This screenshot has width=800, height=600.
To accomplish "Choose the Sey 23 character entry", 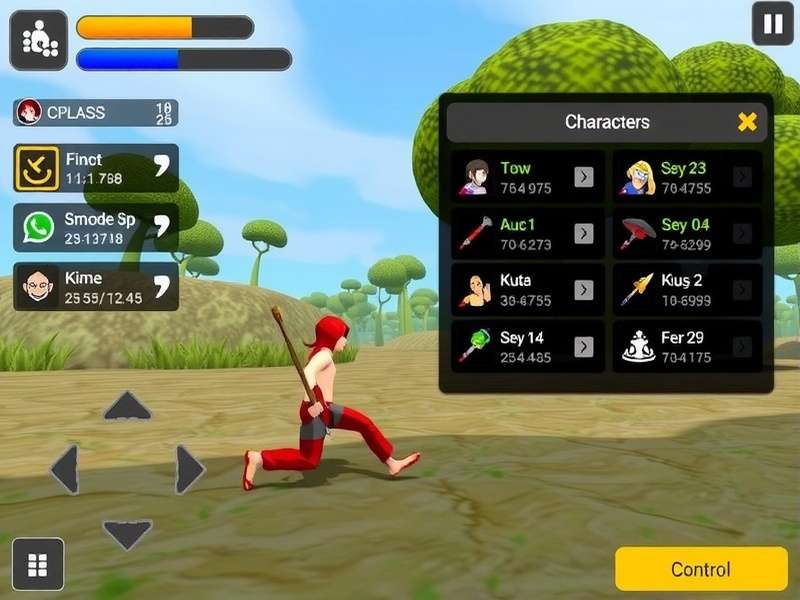I will pos(687,177).
